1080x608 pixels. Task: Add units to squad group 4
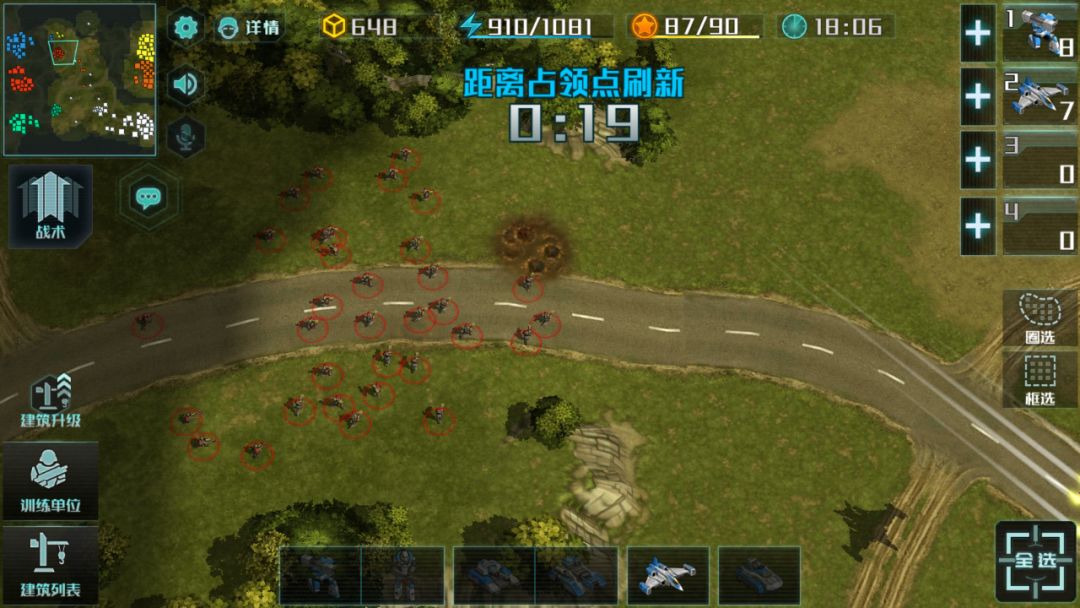pyautogui.click(x=978, y=225)
